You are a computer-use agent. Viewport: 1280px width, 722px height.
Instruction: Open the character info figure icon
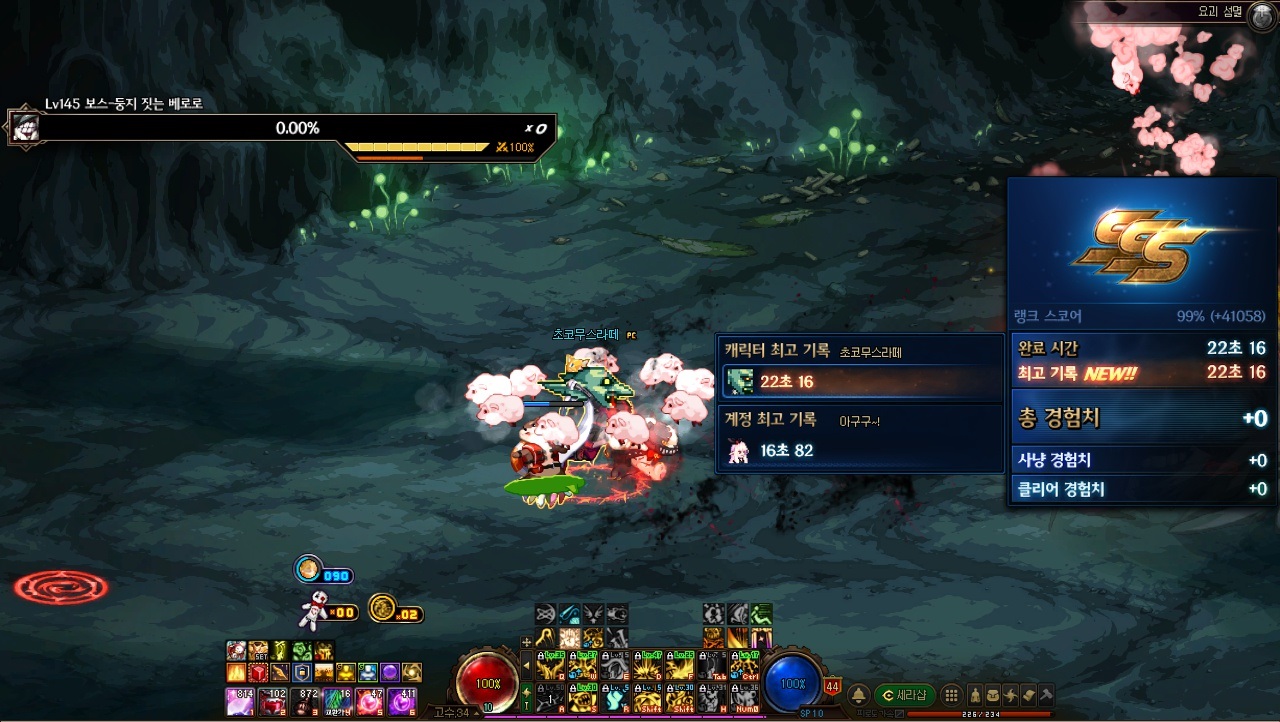click(x=976, y=695)
